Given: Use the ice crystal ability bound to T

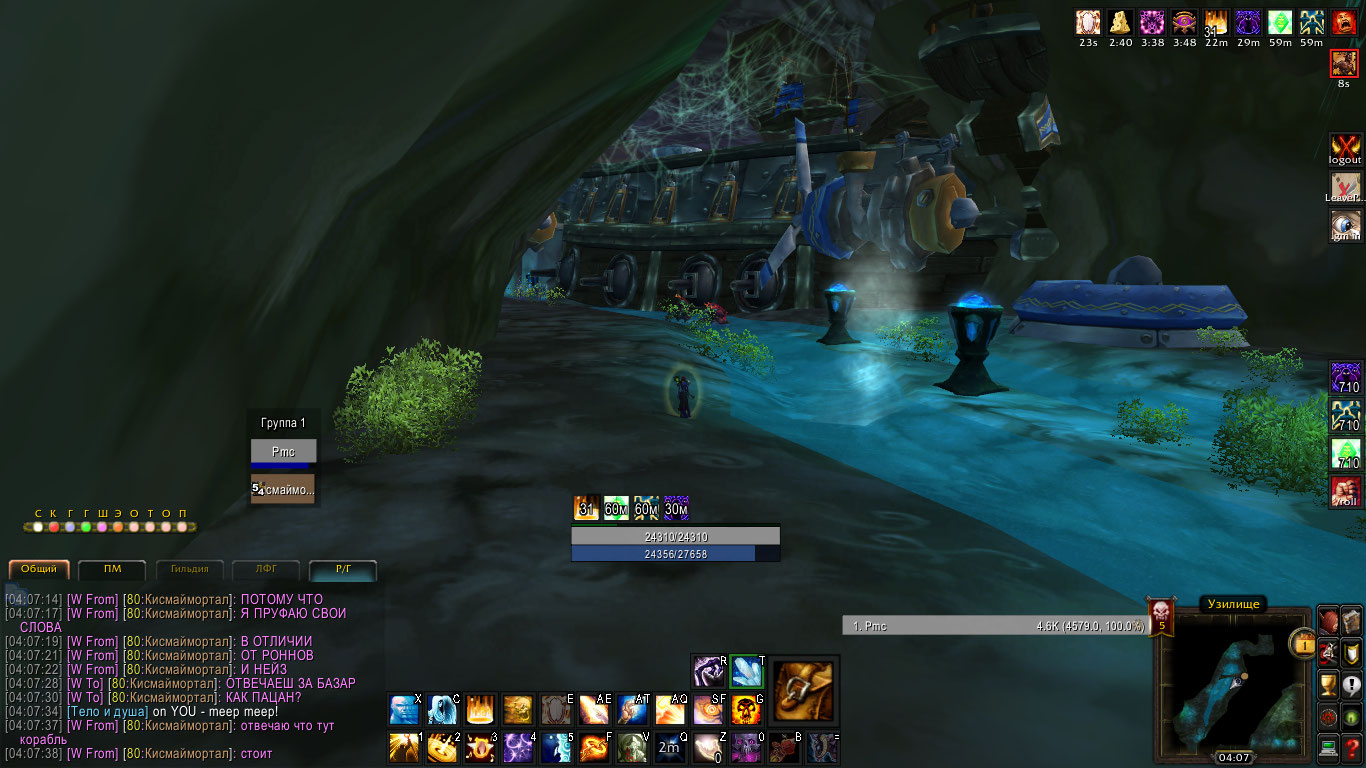Looking at the screenshot, I should pos(747,671).
